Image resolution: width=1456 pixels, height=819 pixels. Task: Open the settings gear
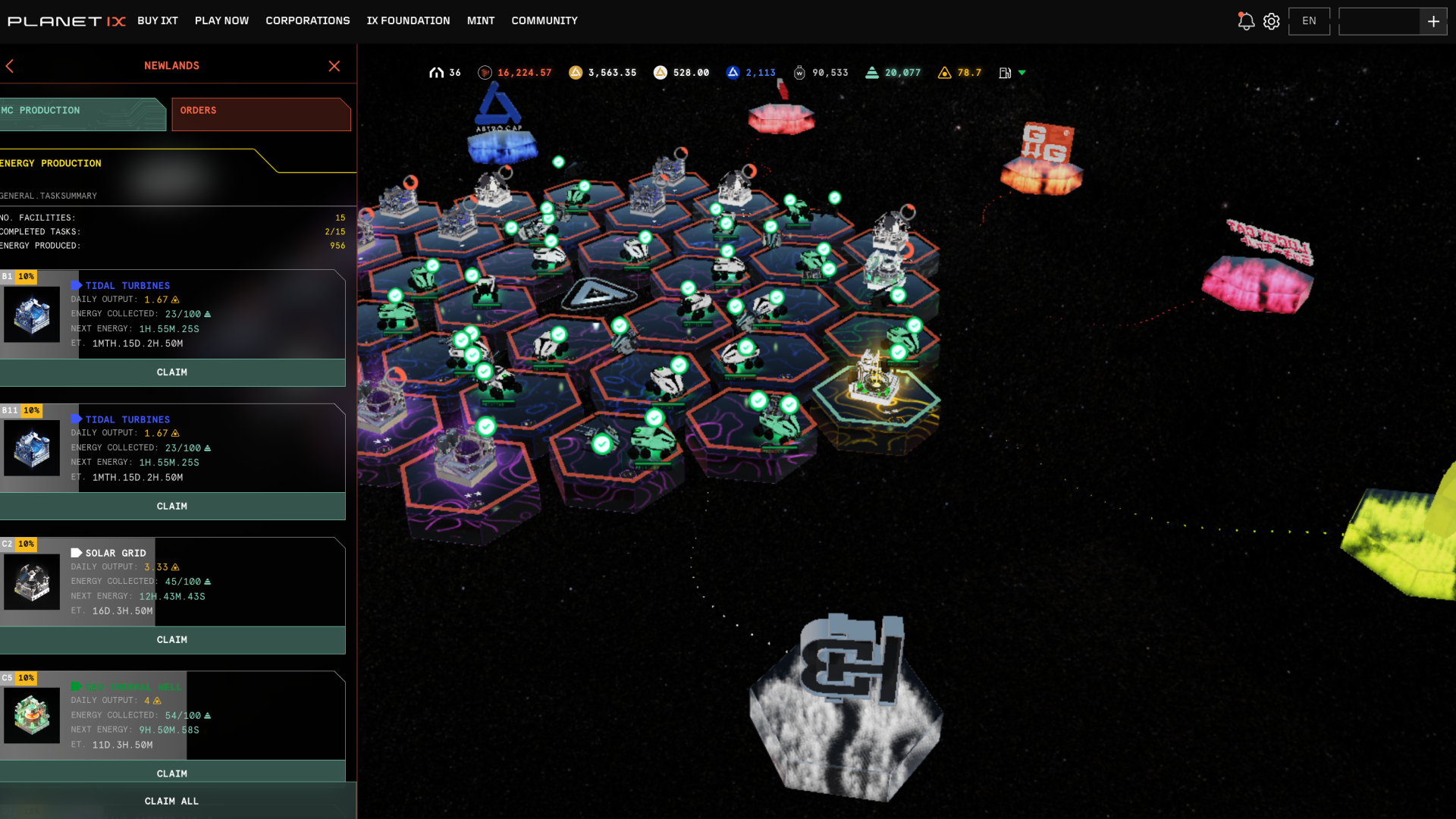[x=1272, y=21]
